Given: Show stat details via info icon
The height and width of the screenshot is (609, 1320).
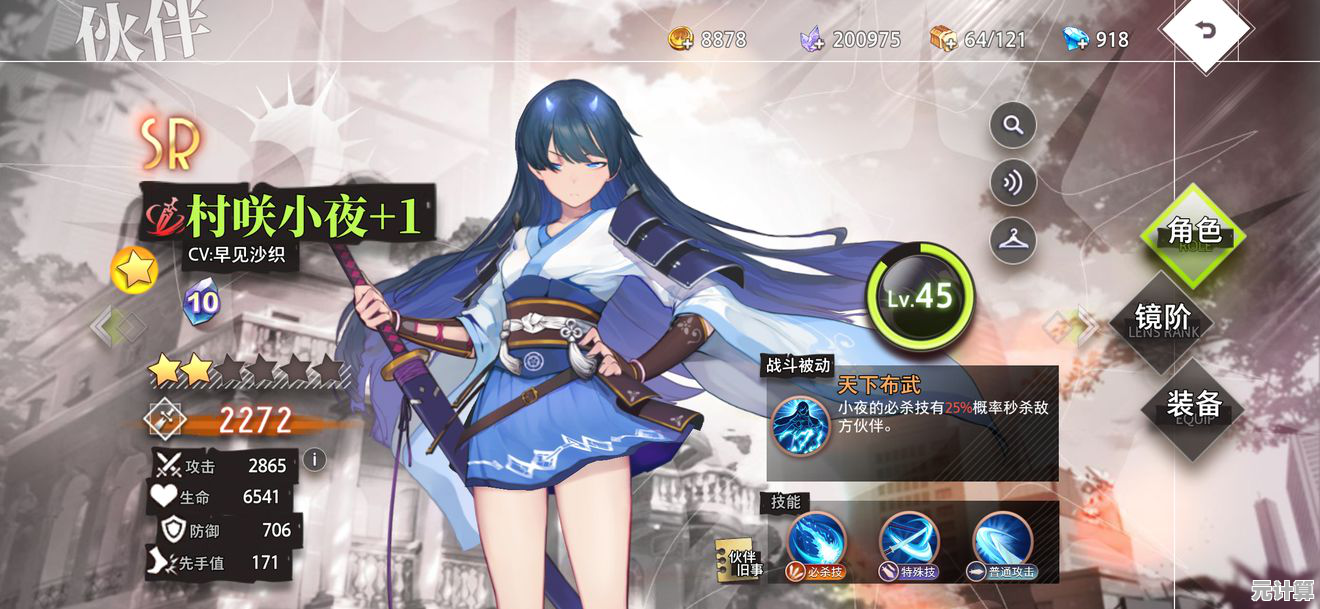Looking at the screenshot, I should pyautogui.click(x=315, y=459).
